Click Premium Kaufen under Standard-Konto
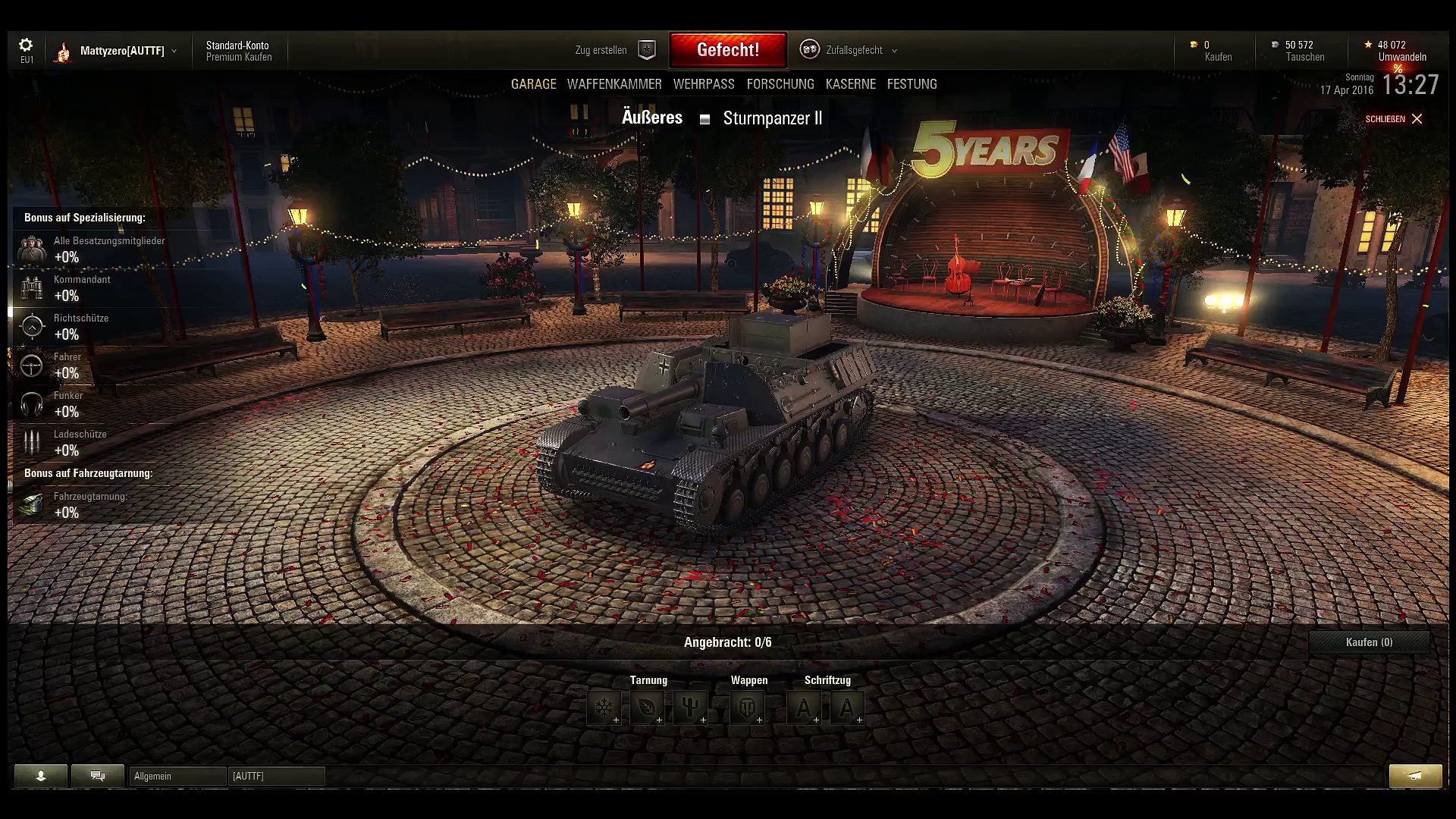1456x819 pixels. [239, 58]
